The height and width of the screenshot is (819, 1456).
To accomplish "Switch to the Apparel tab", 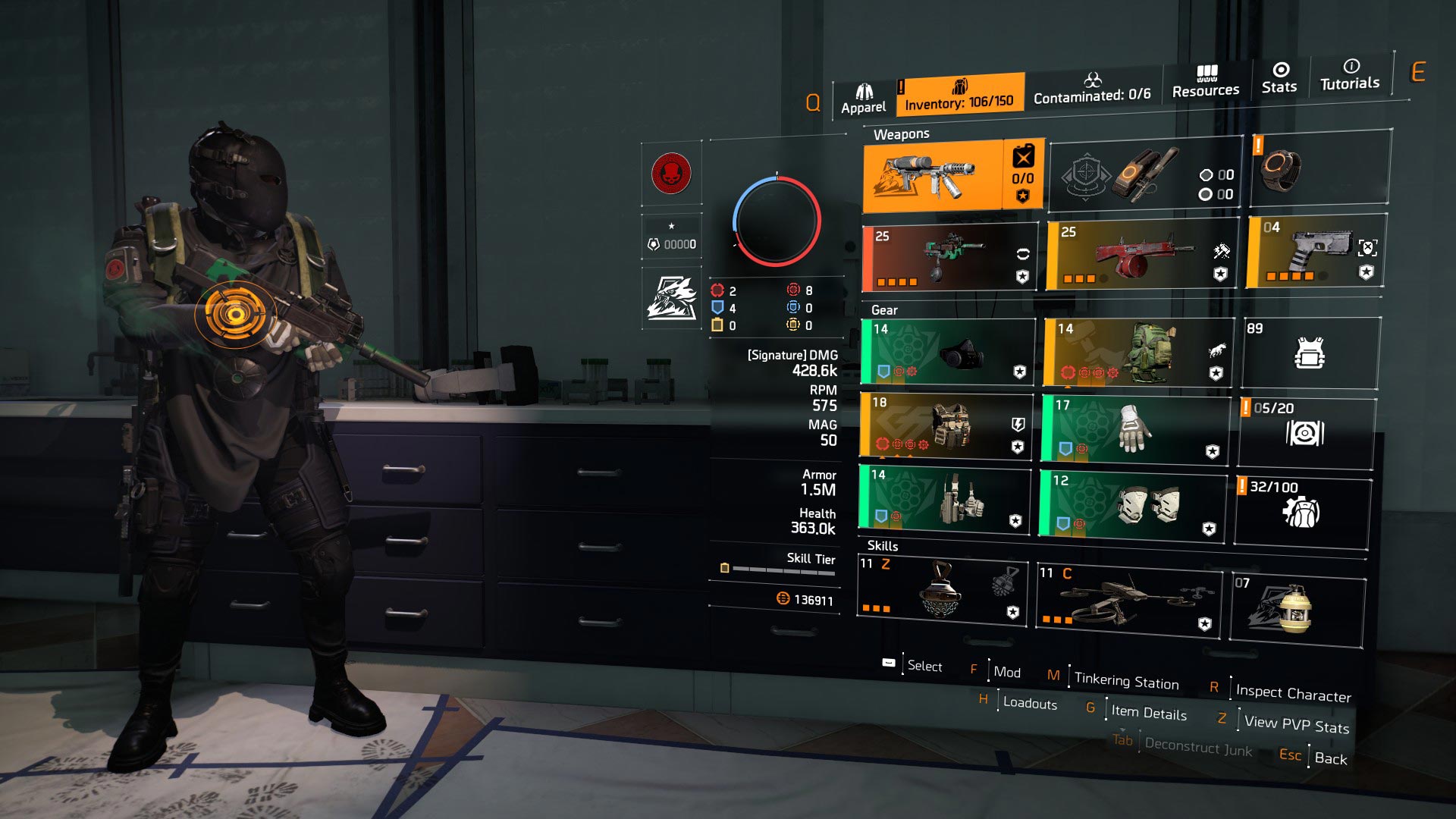I will coord(863,95).
